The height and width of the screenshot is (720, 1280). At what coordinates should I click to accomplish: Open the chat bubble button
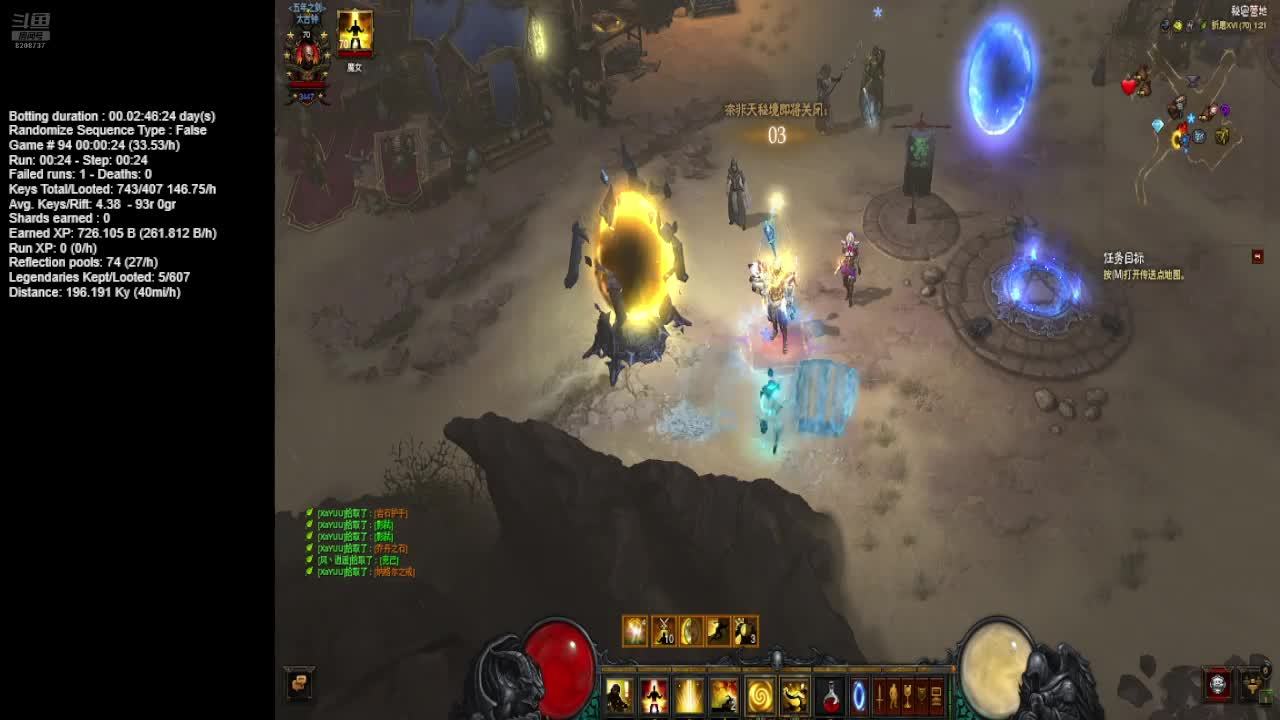pyautogui.click(x=298, y=683)
